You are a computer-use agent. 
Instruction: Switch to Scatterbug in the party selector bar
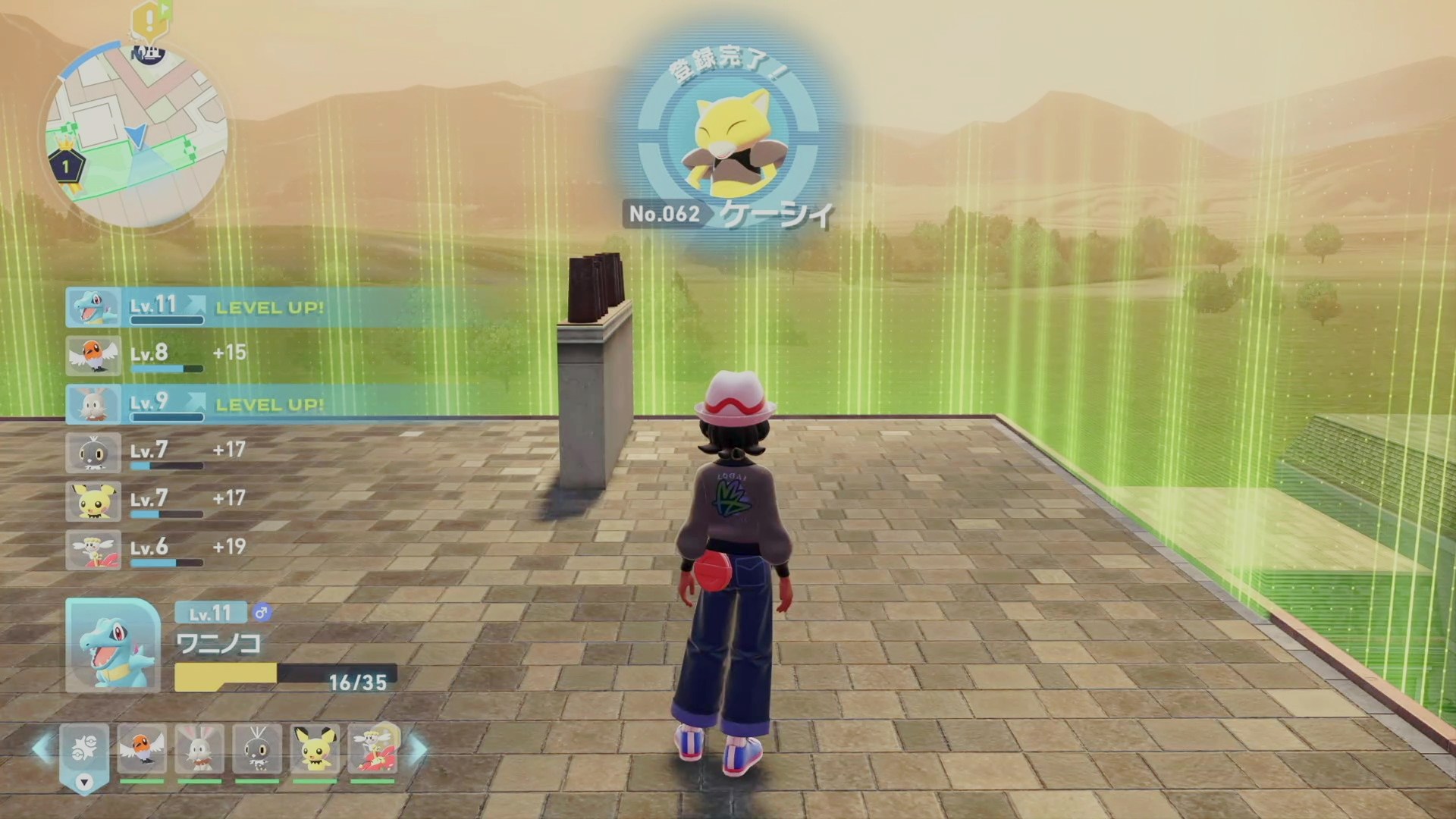[x=257, y=749]
